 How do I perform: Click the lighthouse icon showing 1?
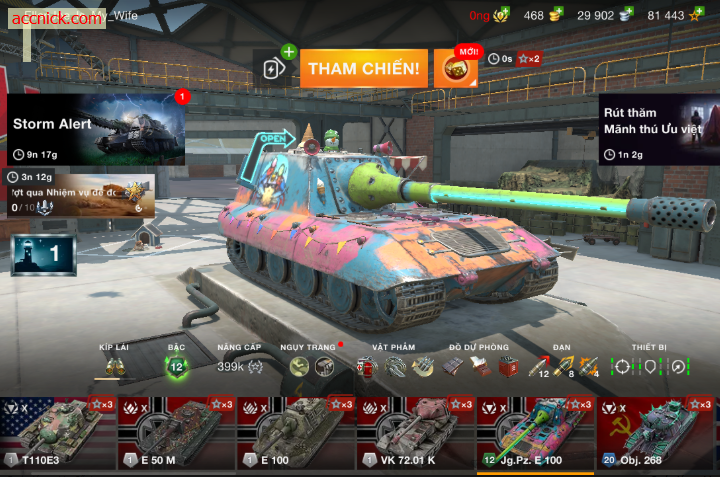43,255
